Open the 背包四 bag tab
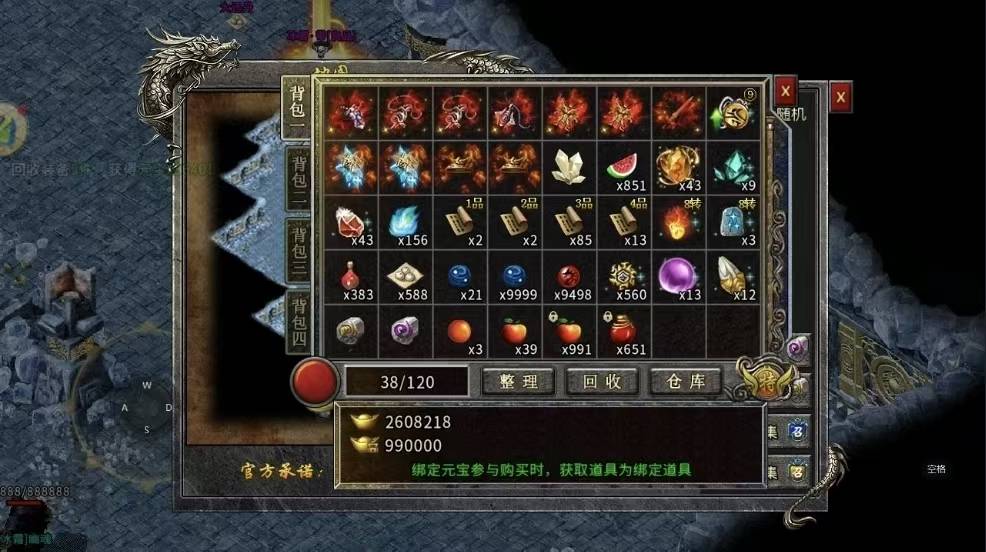 pyautogui.click(x=298, y=320)
